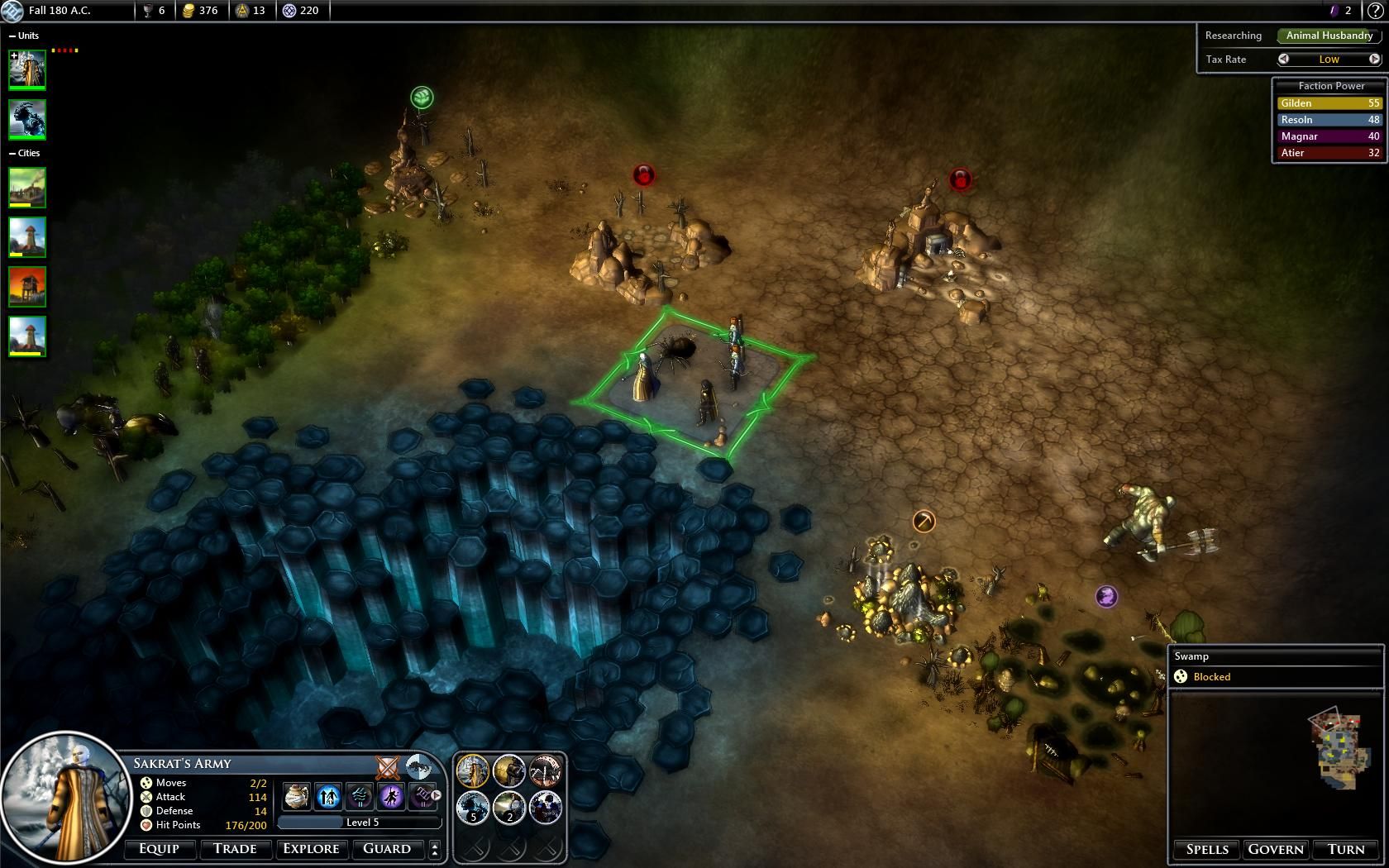
Task: Open the Spells panel
Action: click(x=1207, y=850)
